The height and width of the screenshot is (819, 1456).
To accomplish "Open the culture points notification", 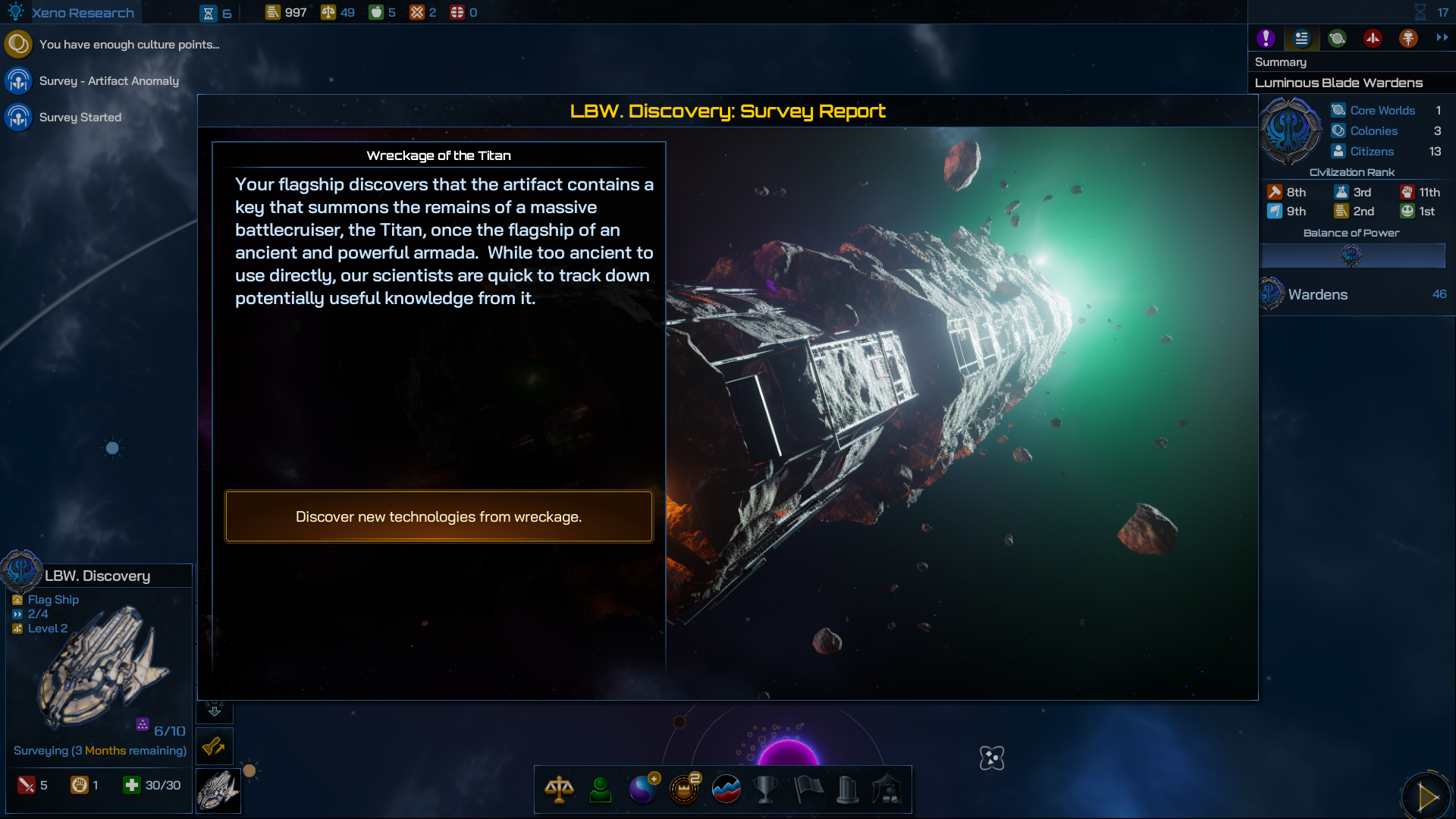I will click(129, 45).
